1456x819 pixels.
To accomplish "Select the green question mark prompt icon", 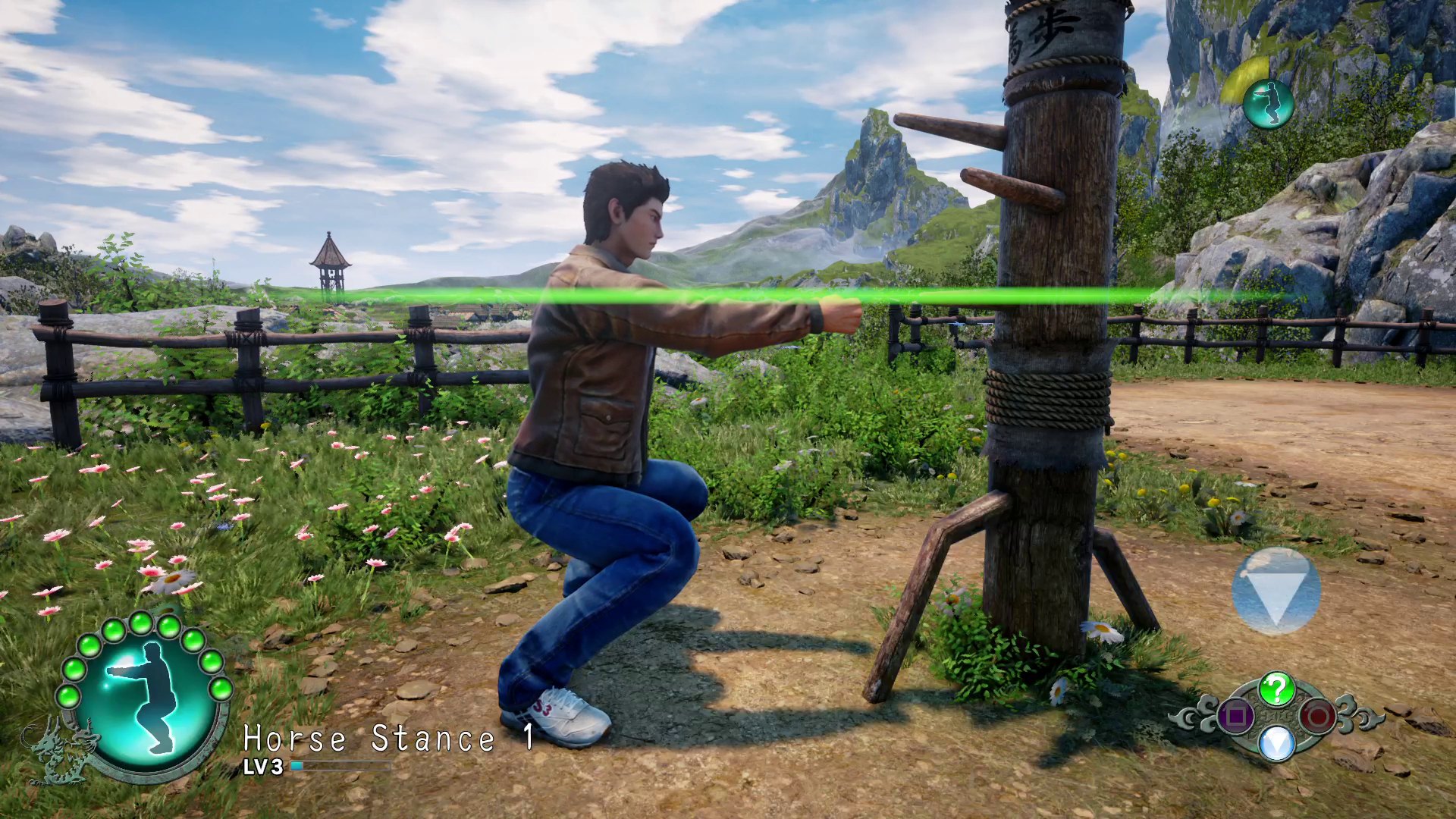I will pyautogui.click(x=1278, y=688).
